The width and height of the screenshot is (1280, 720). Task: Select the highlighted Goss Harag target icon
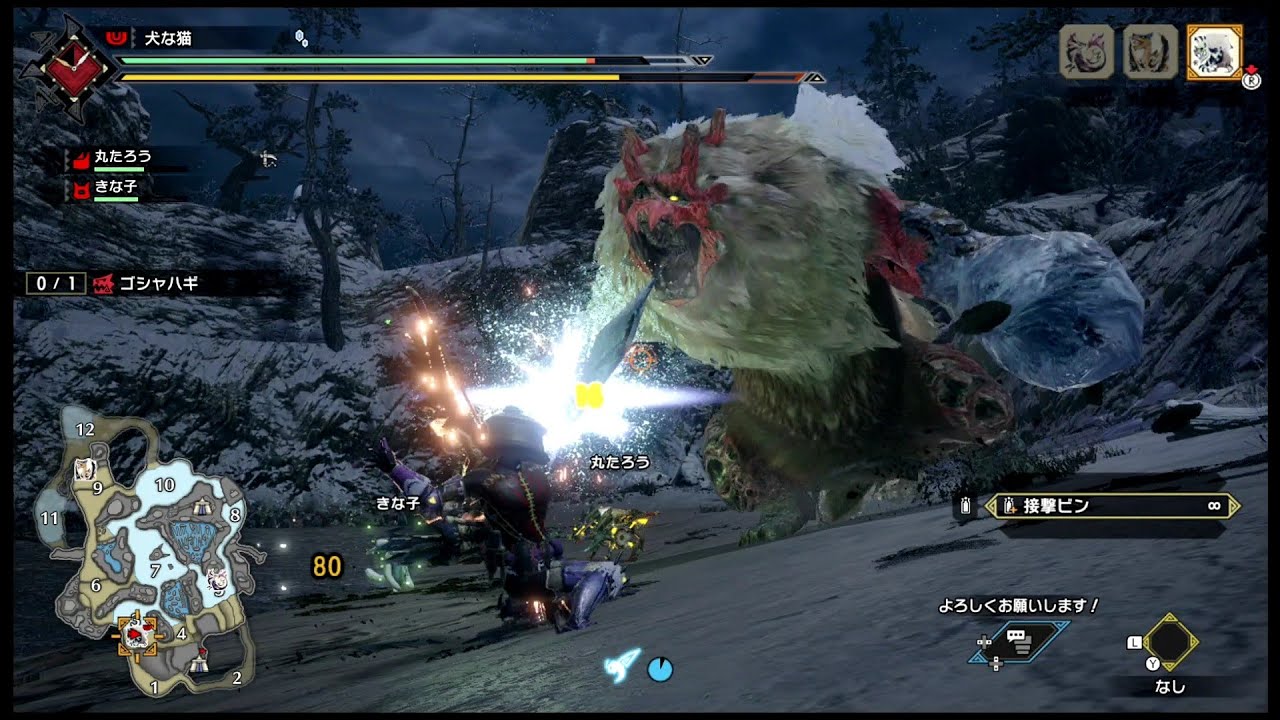pyautogui.click(x=1214, y=52)
